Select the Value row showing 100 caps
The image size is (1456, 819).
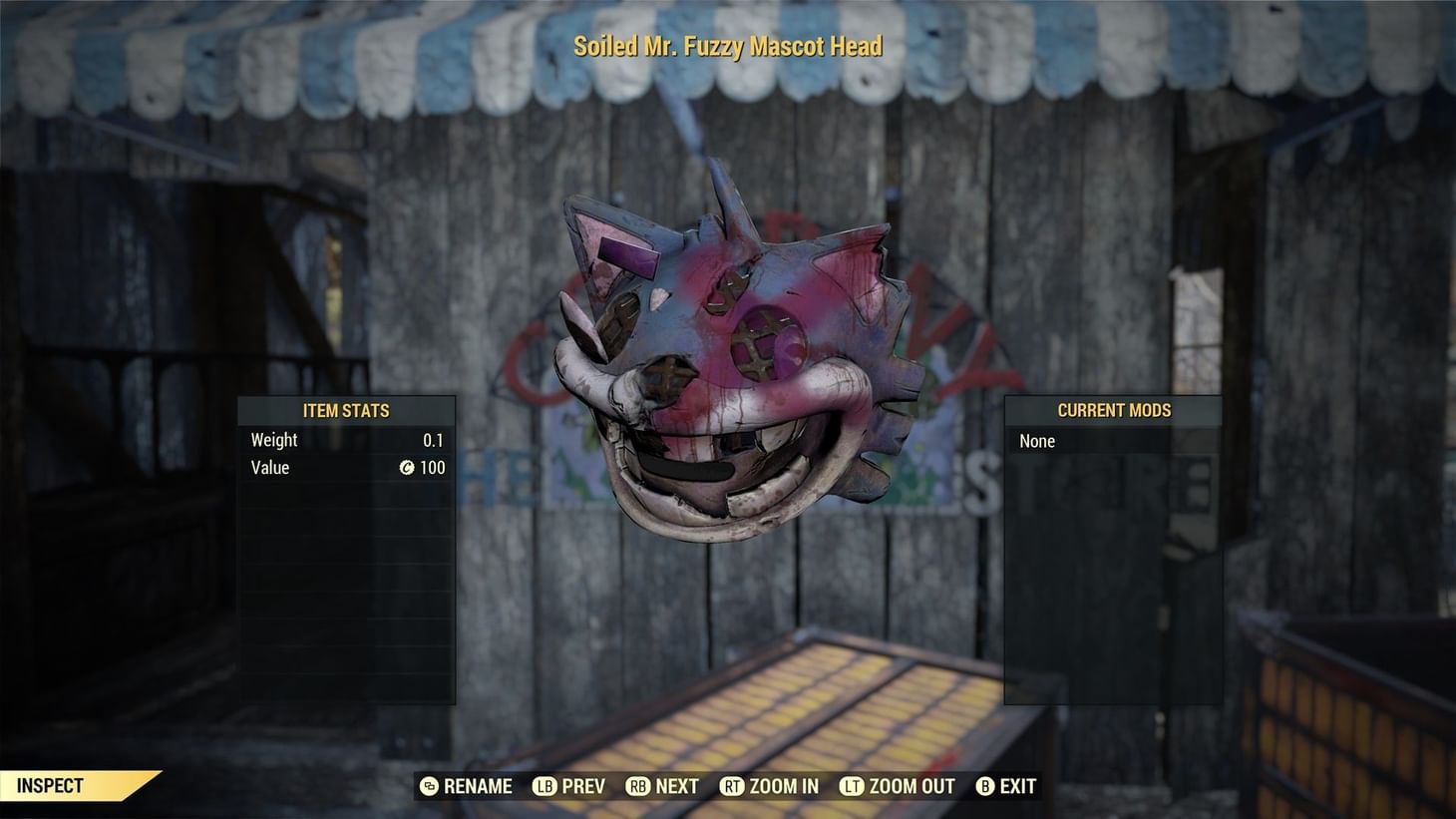click(x=345, y=467)
